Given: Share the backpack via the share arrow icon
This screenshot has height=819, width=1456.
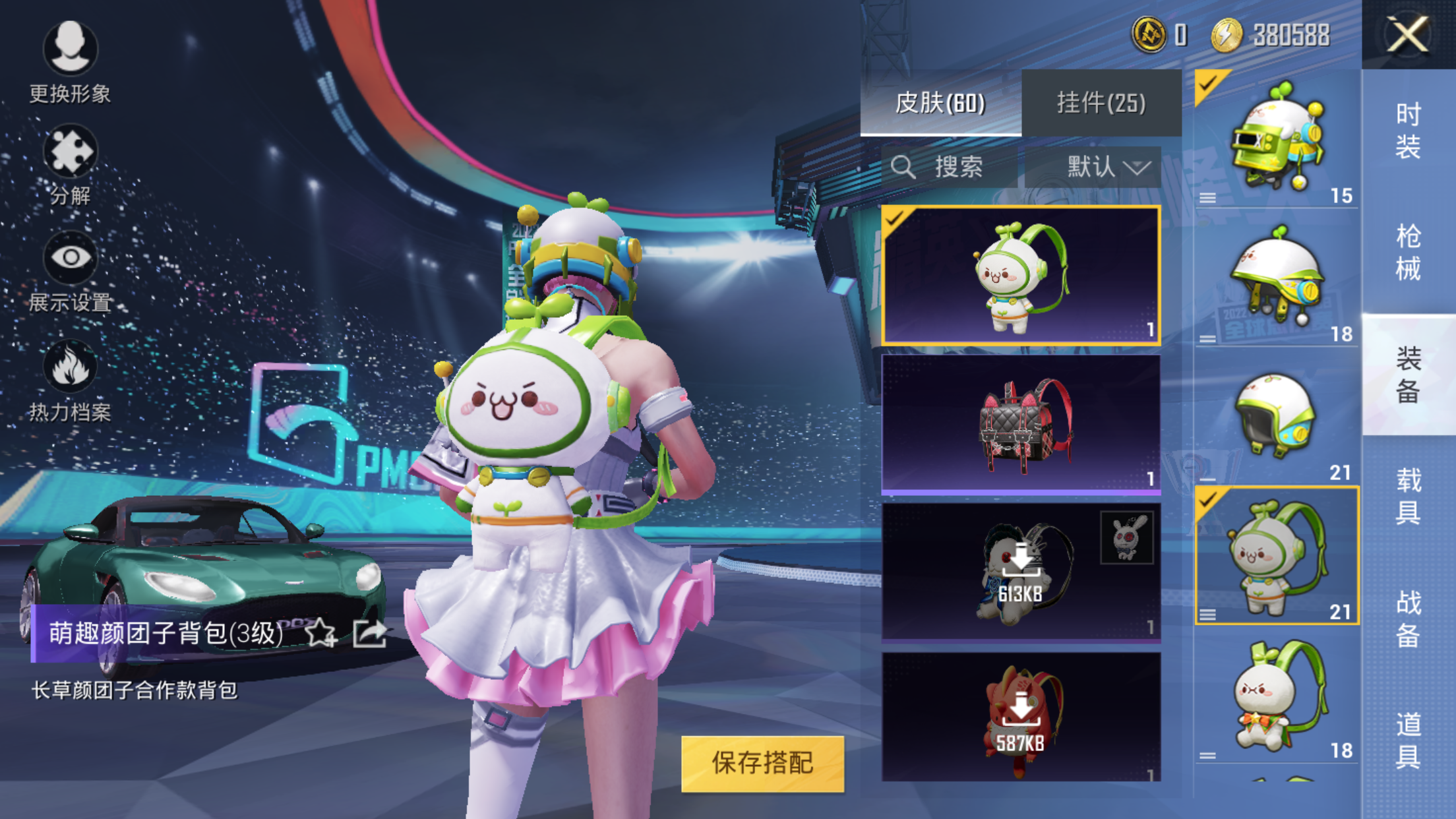Looking at the screenshot, I should click(369, 634).
